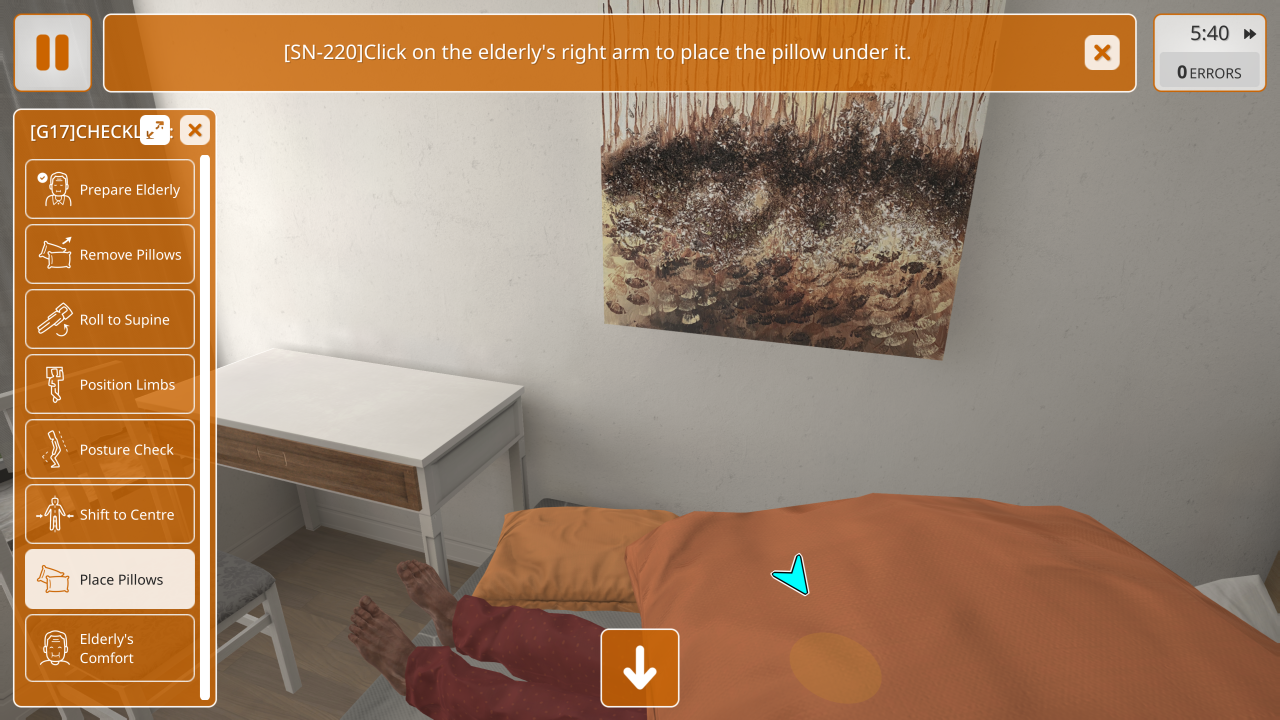
Task: Close the G17 checklist panel
Action: (195, 130)
